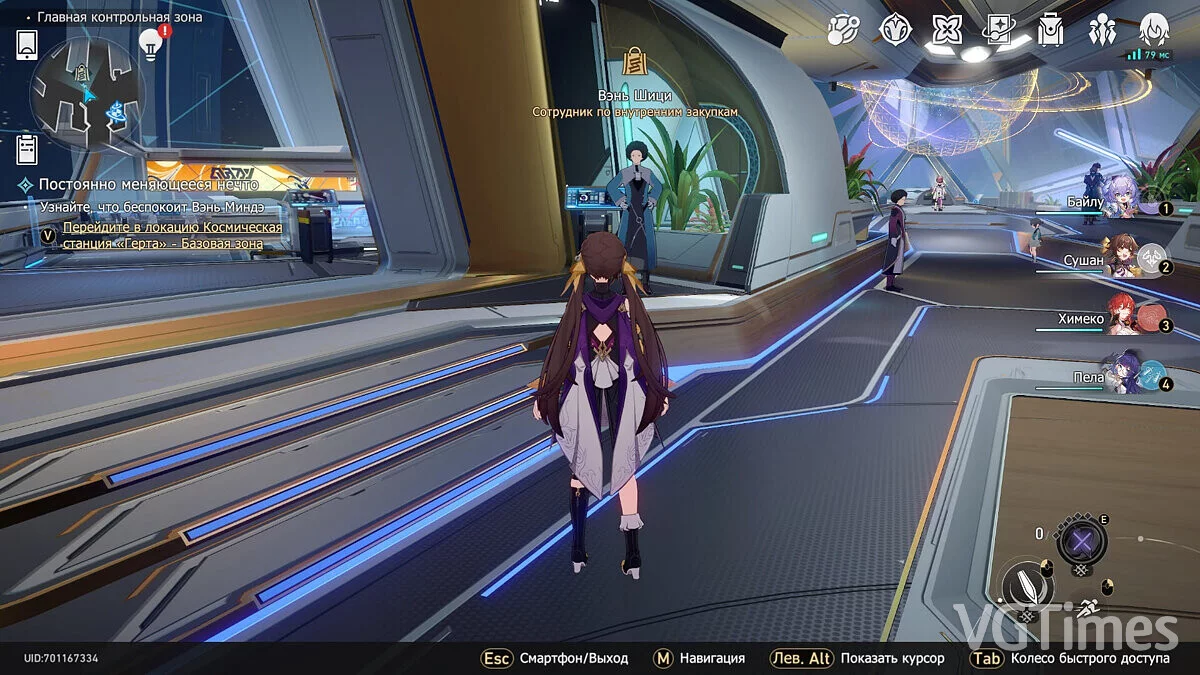Open the circular minimap
This screenshot has height=675, width=1200.
[x=88, y=93]
